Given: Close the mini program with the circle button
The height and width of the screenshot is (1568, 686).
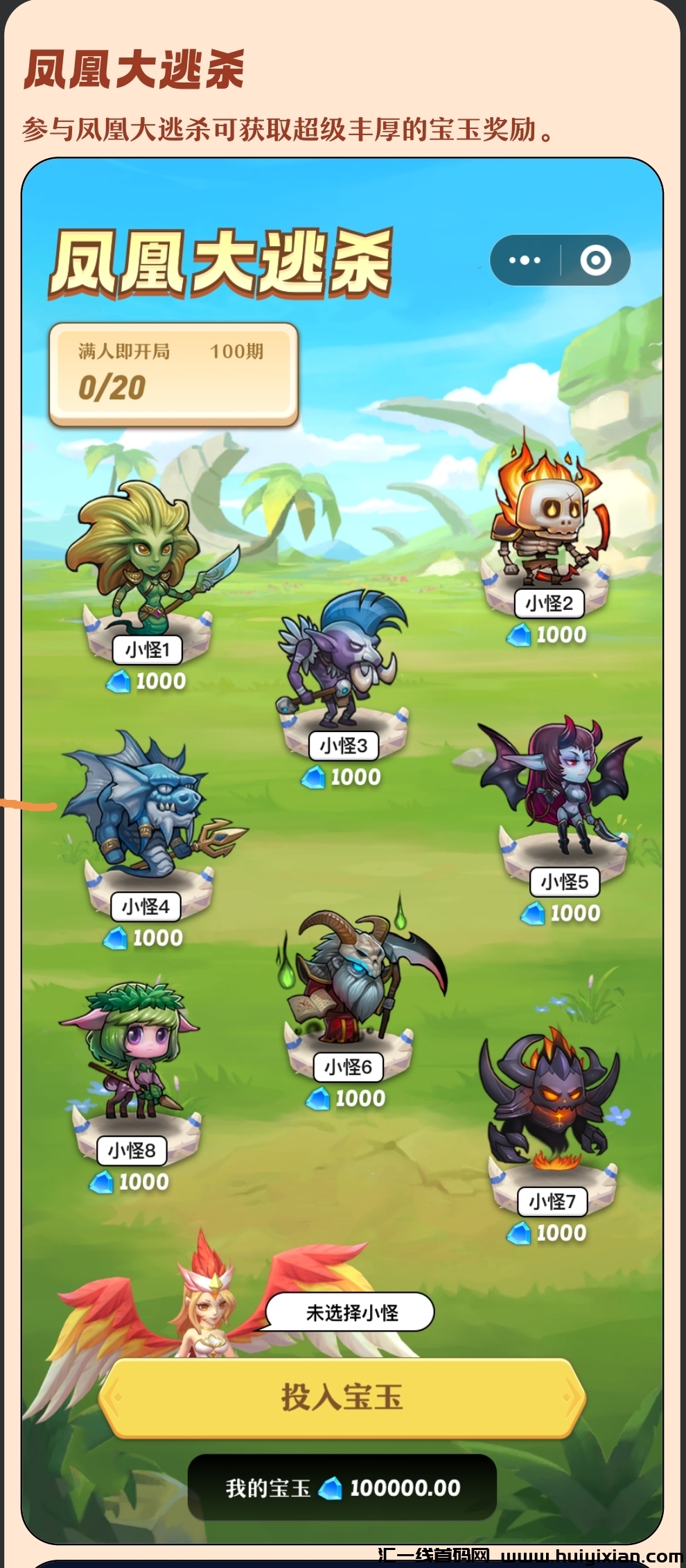Looking at the screenshot, I should 595,261.
